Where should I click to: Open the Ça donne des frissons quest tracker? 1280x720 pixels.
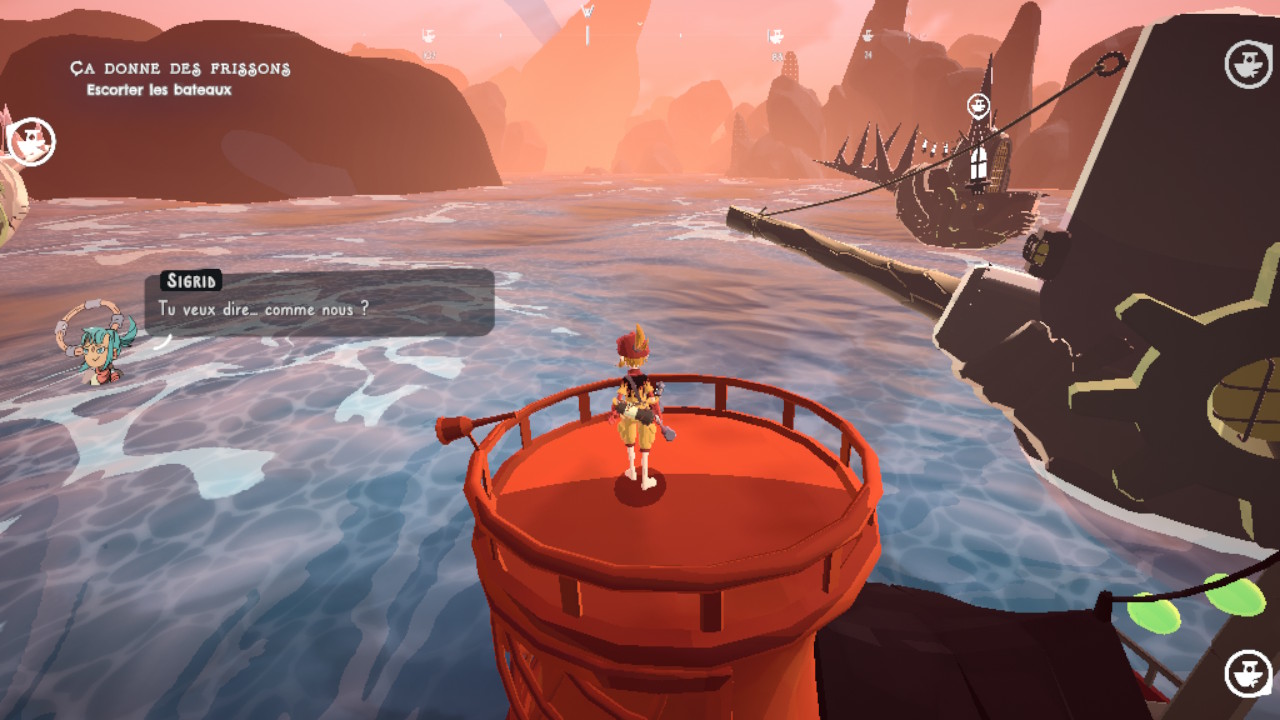180,69
